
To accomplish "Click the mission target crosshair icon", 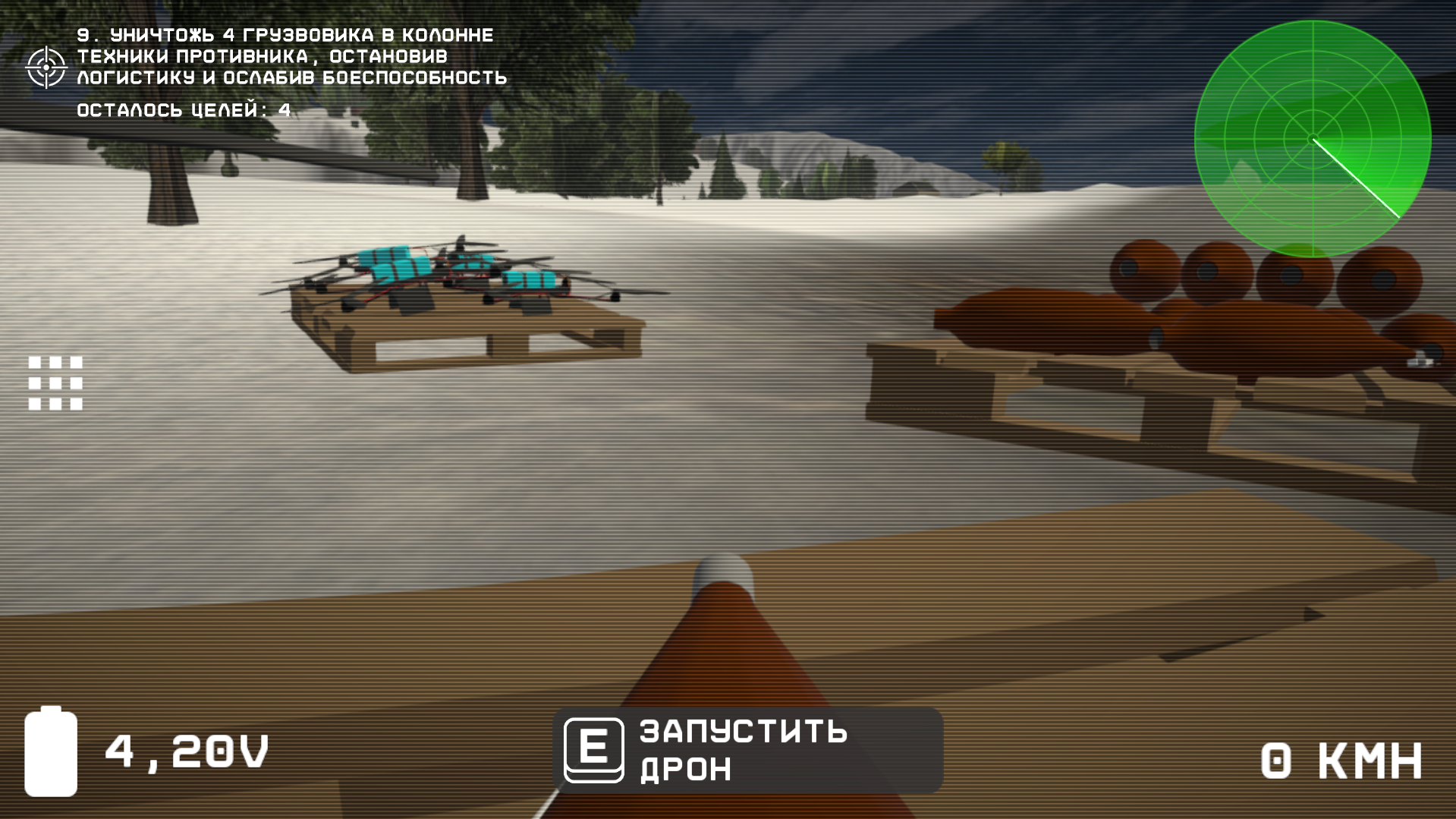I will [46, 67].
